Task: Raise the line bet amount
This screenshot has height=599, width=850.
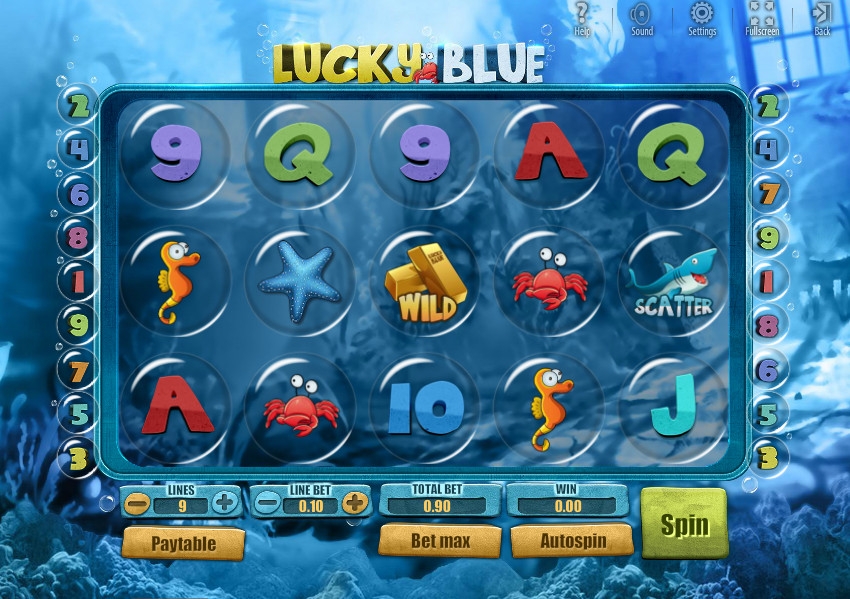Action: (354, 502)
